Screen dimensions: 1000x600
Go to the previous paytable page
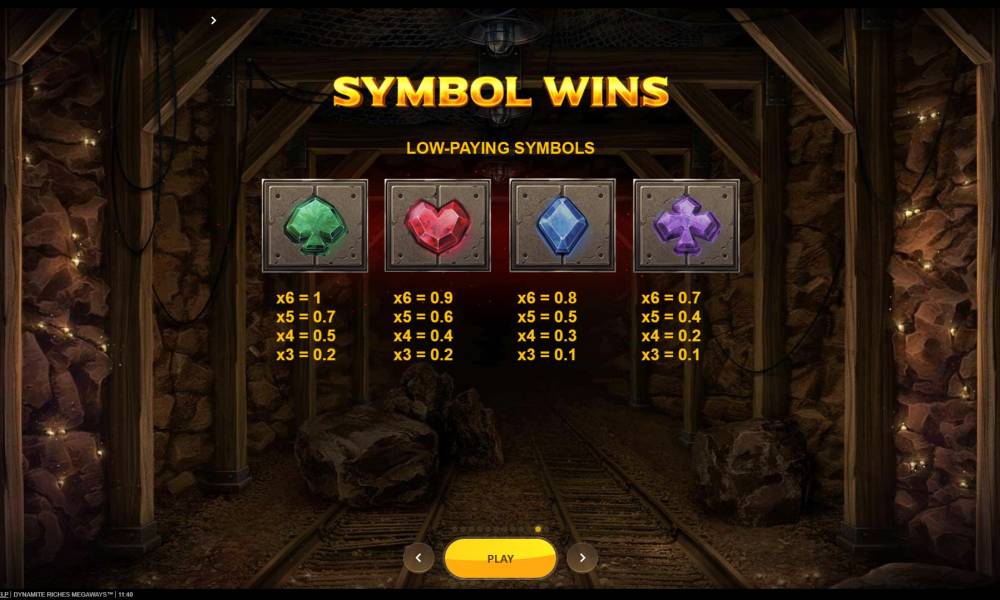(418, 558)
